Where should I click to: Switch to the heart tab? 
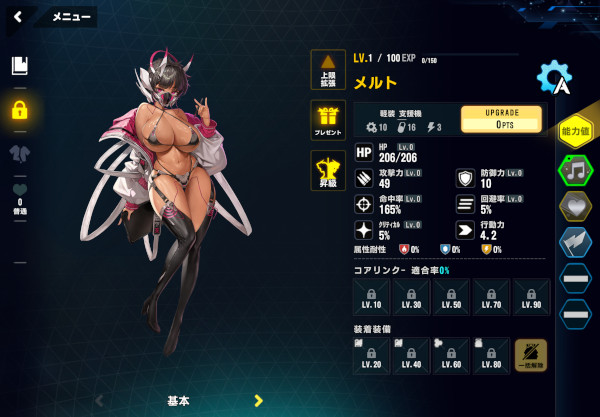click(x=575, y=205)
